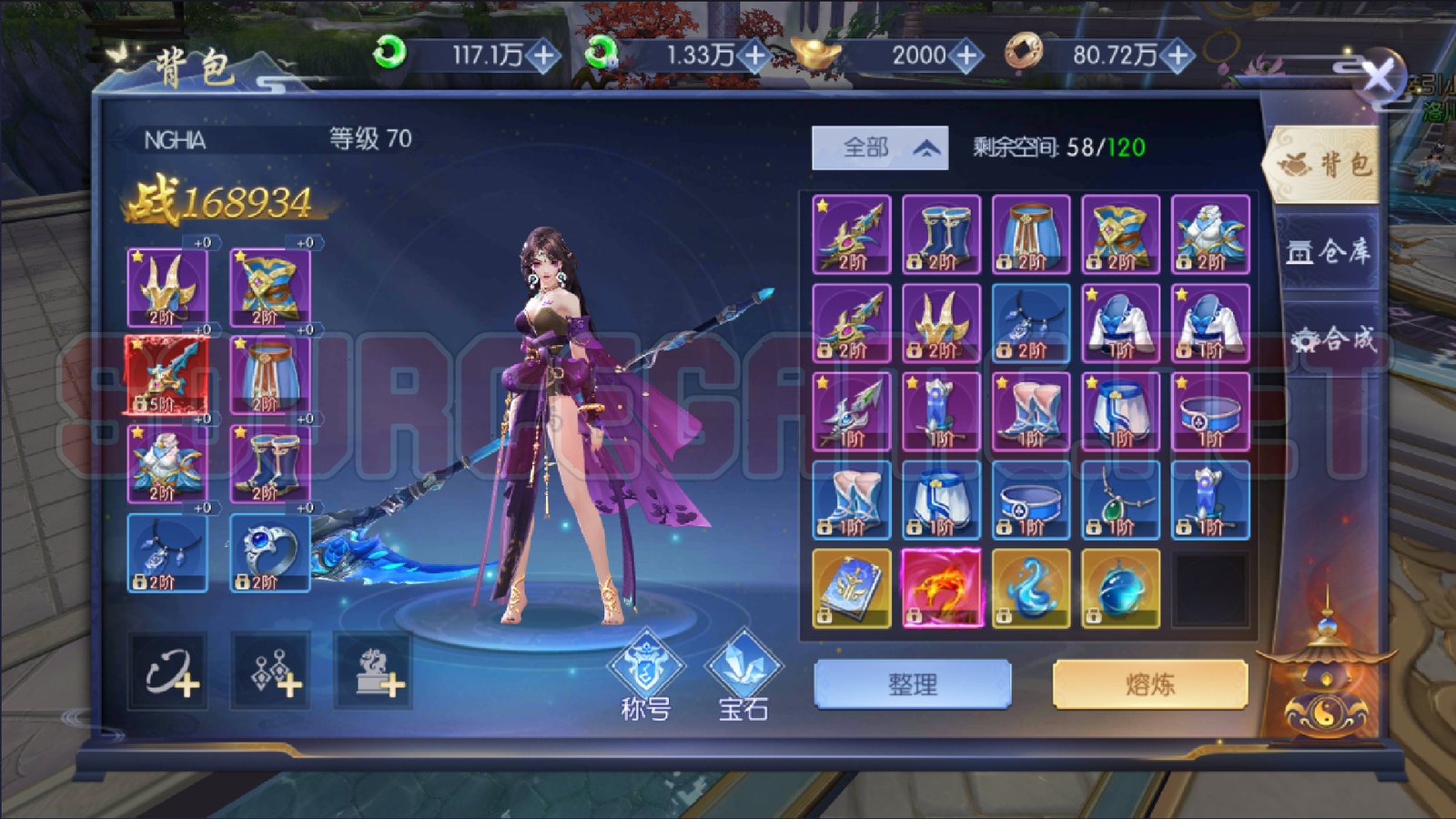Open the 全部 filter dropdown
1456x819 pixels.
(x=880, y=147)
